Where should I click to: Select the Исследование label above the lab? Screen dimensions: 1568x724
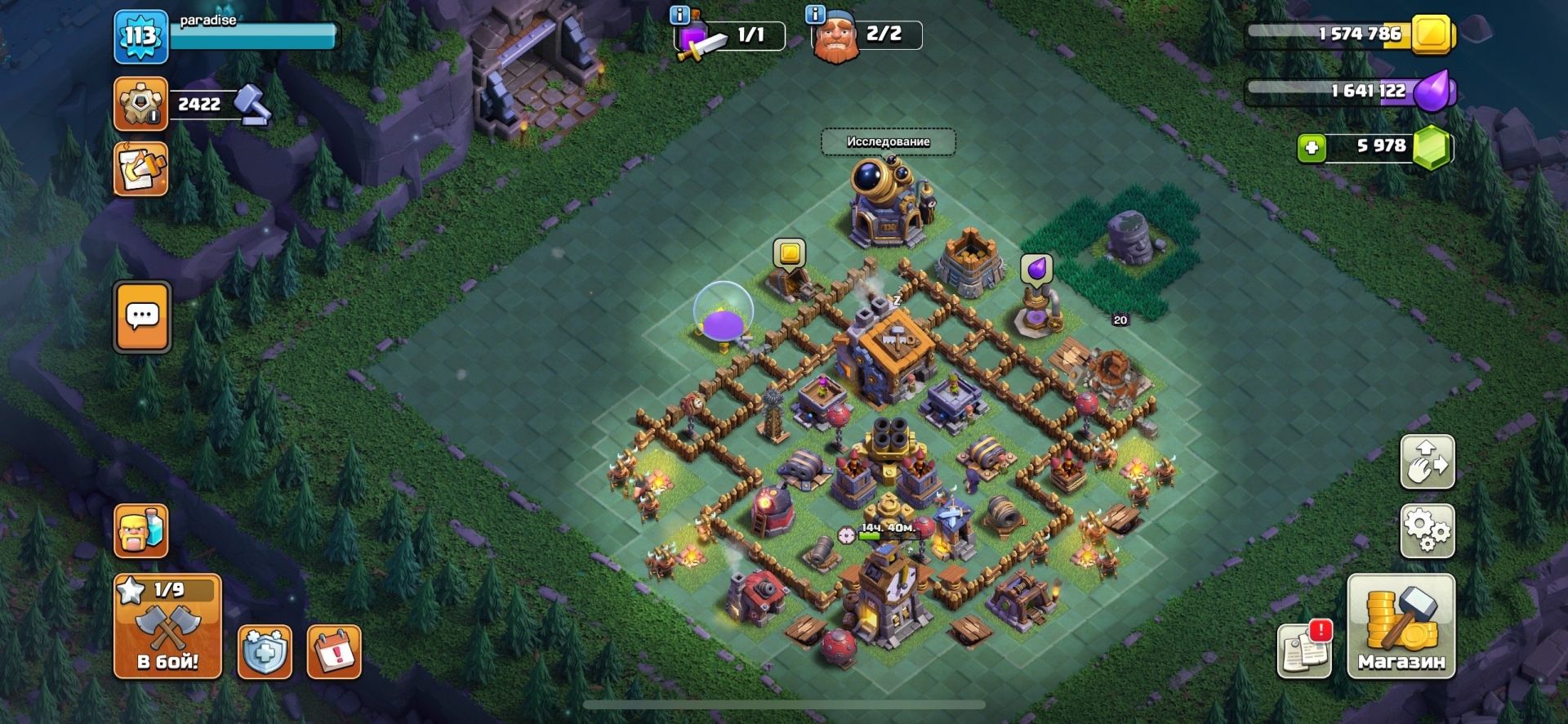888,141
